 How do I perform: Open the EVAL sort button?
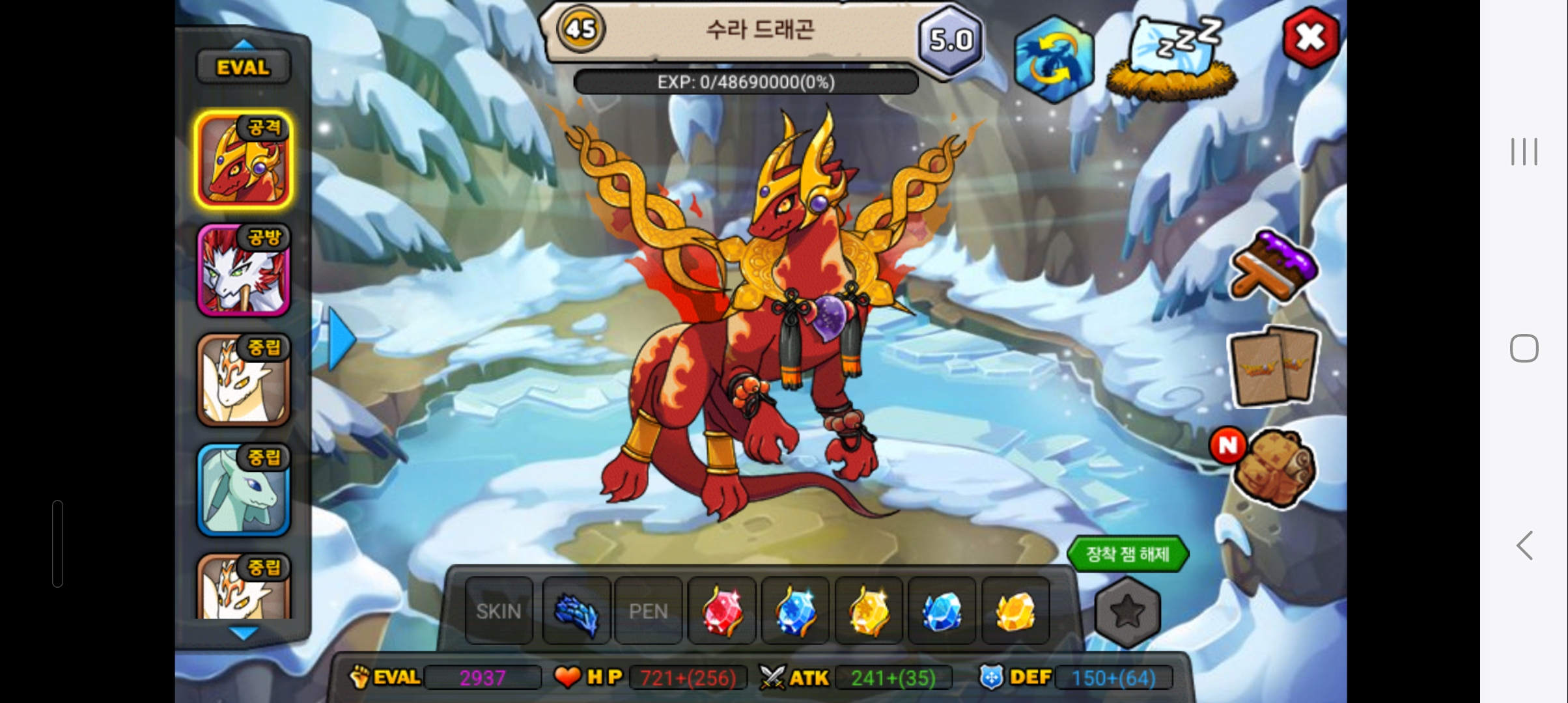(244, 67)
